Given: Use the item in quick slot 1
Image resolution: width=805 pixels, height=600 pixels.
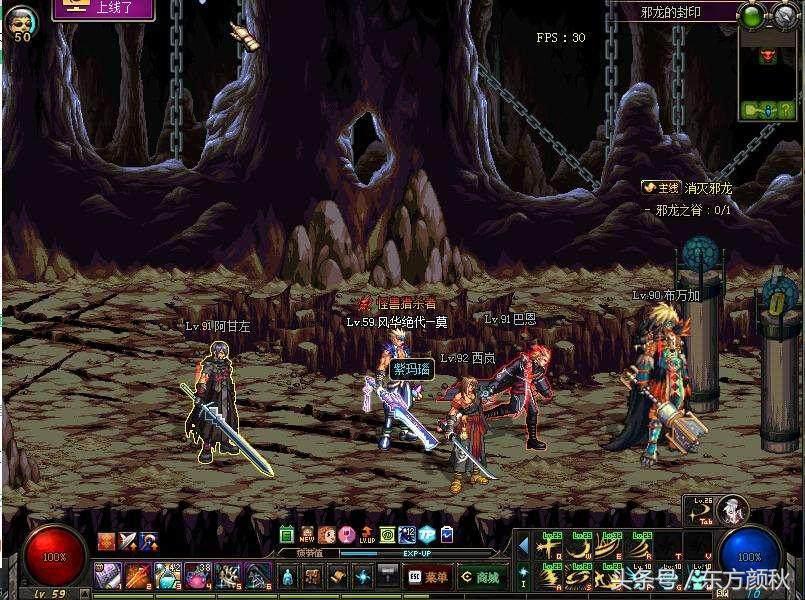Looking at the screenshot, I should 107,575.
